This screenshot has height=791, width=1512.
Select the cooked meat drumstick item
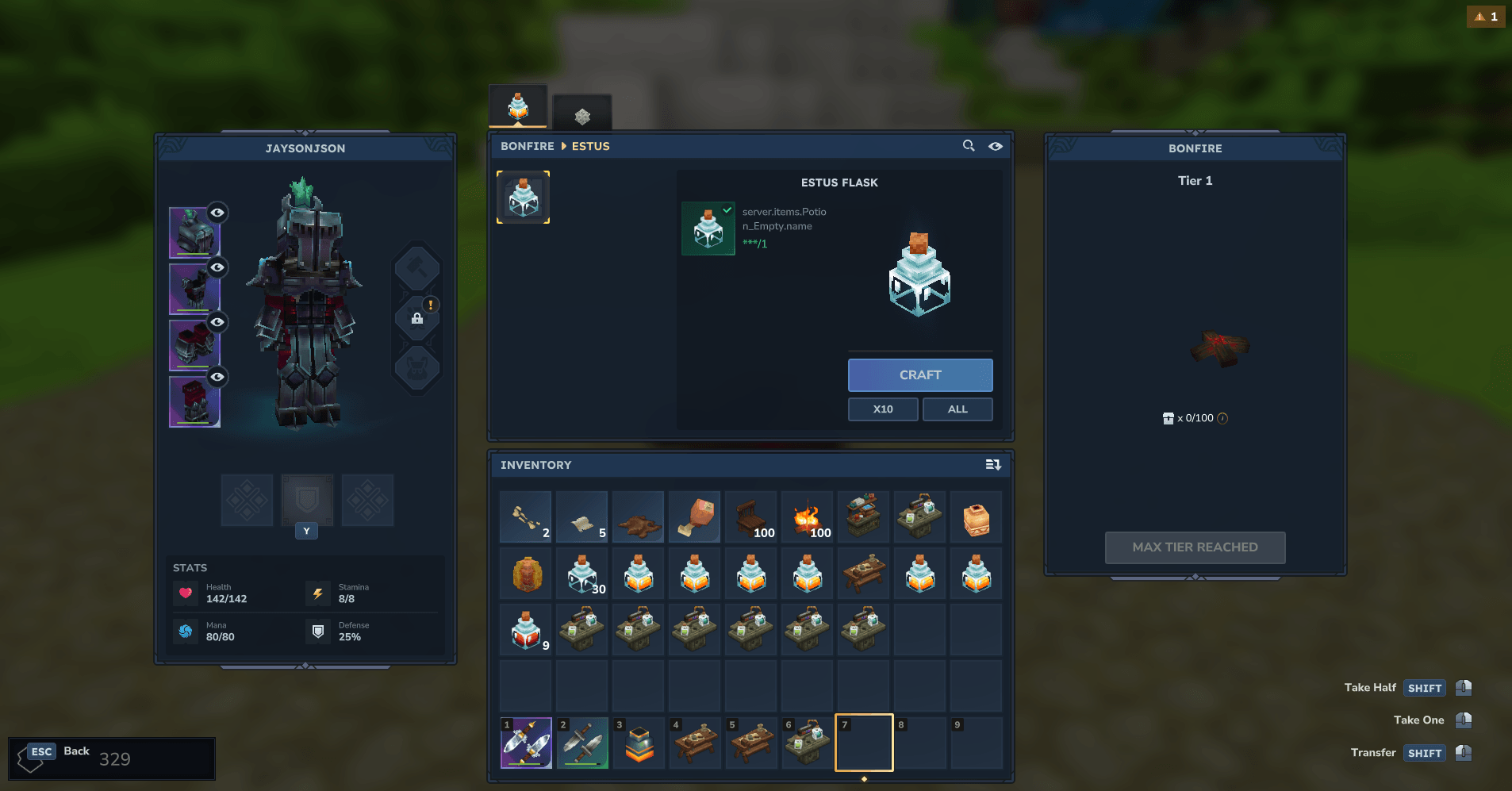pyautogui.click(x=695, y=517)
